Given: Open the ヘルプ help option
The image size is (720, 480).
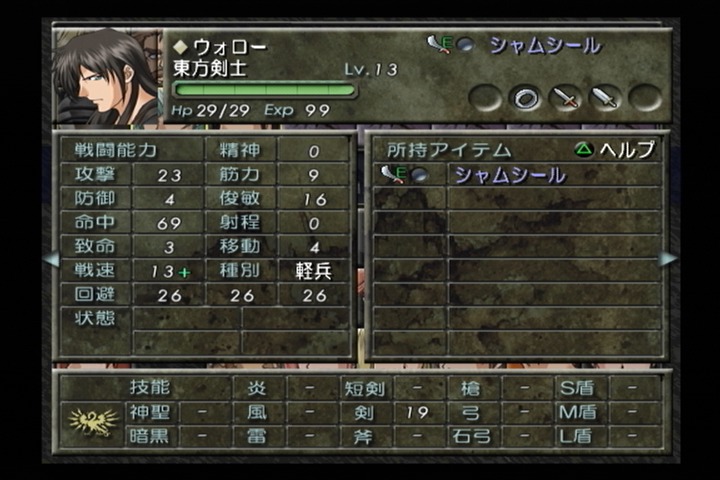Looking at the screenshot, I should tap(614, 149).
